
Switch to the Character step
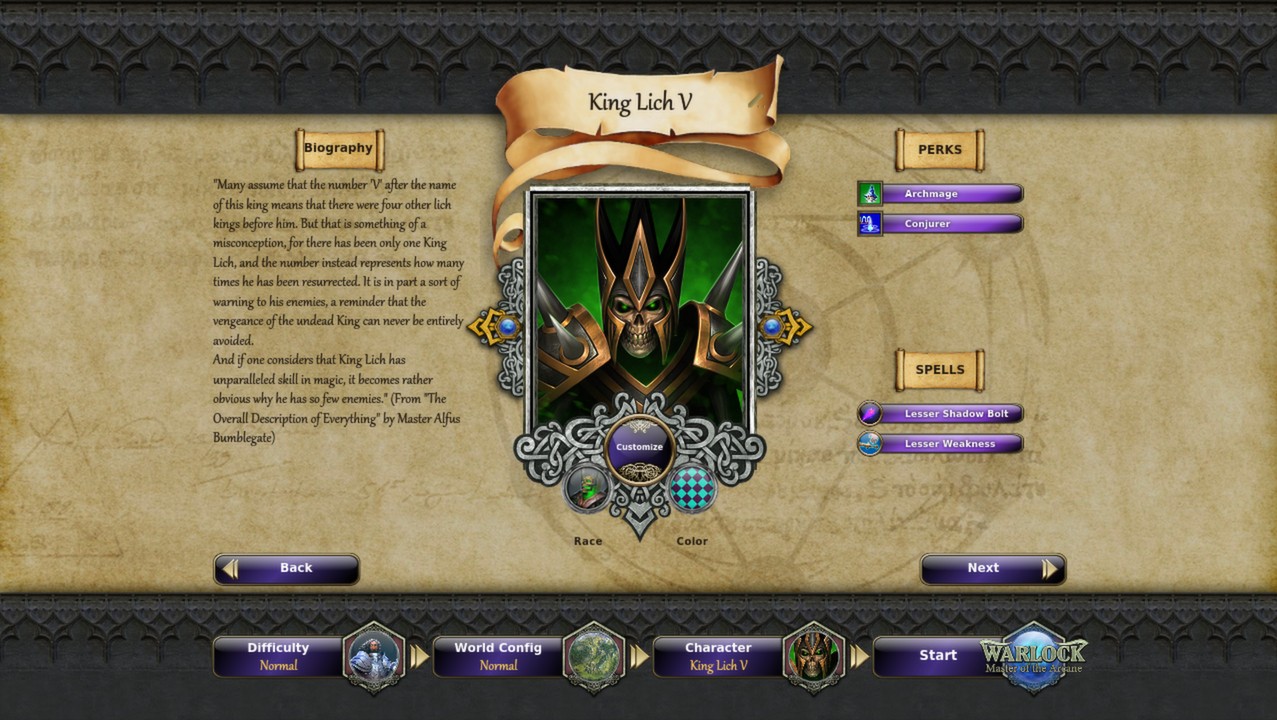tap(720, 656)
